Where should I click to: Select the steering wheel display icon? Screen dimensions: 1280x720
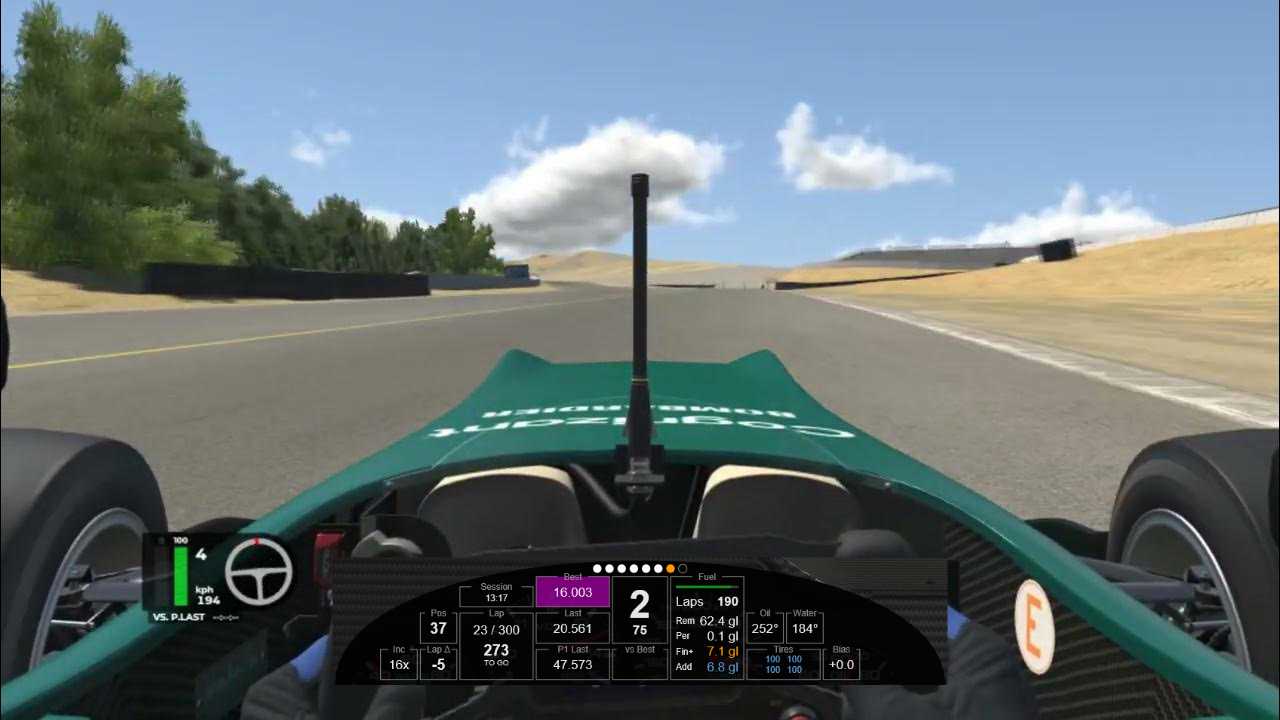point(260,572)
